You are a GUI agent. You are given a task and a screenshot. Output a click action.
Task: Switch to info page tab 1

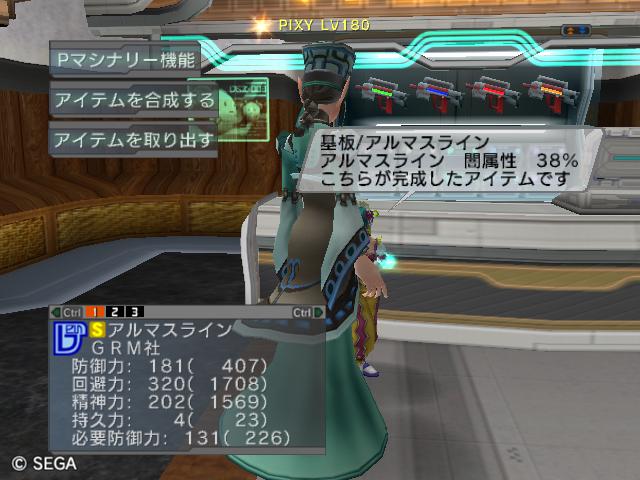(x=94, y=312)
